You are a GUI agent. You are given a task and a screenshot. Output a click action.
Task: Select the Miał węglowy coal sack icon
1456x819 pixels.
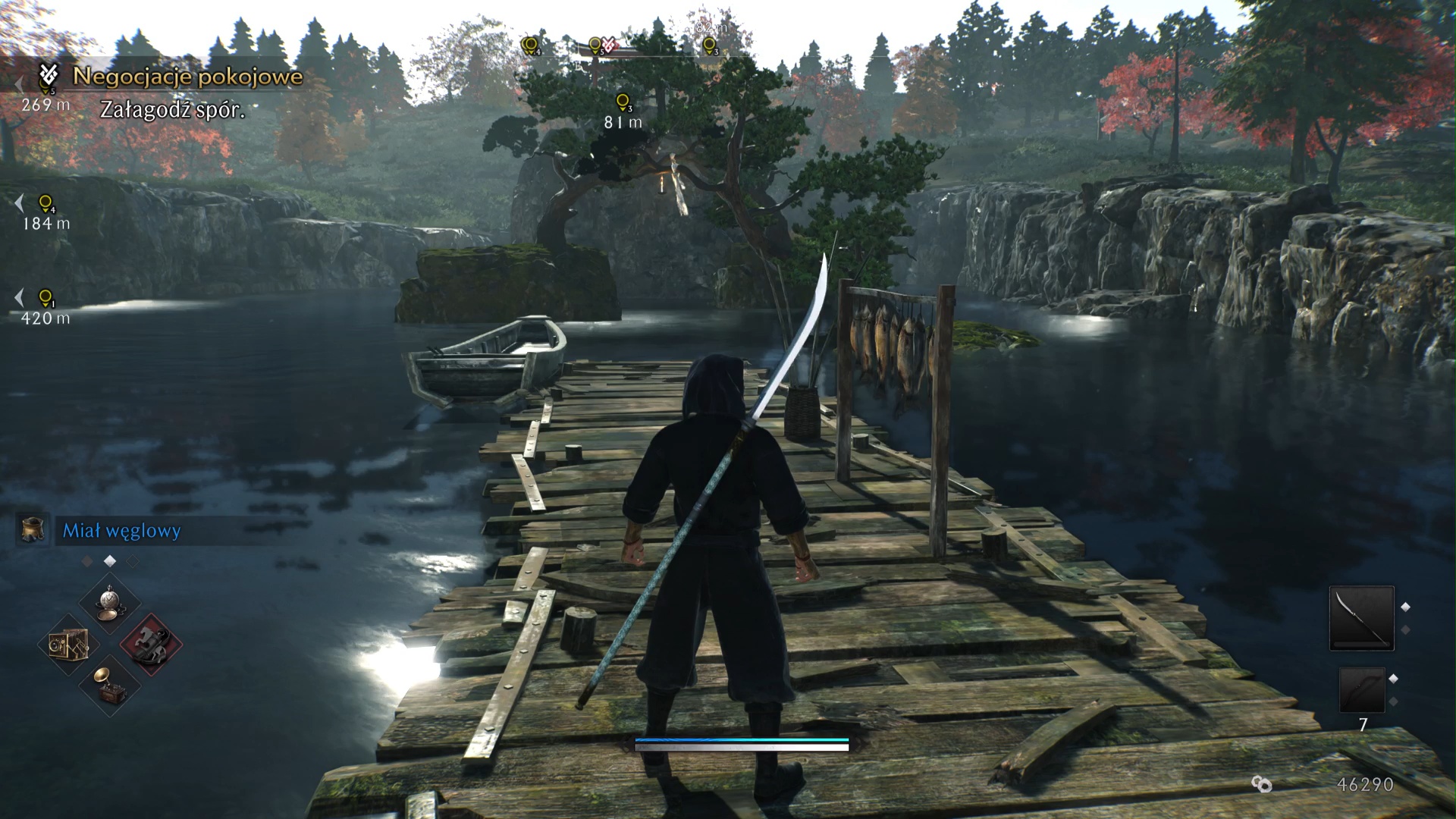pyautogui.click(x=33, y=530)
